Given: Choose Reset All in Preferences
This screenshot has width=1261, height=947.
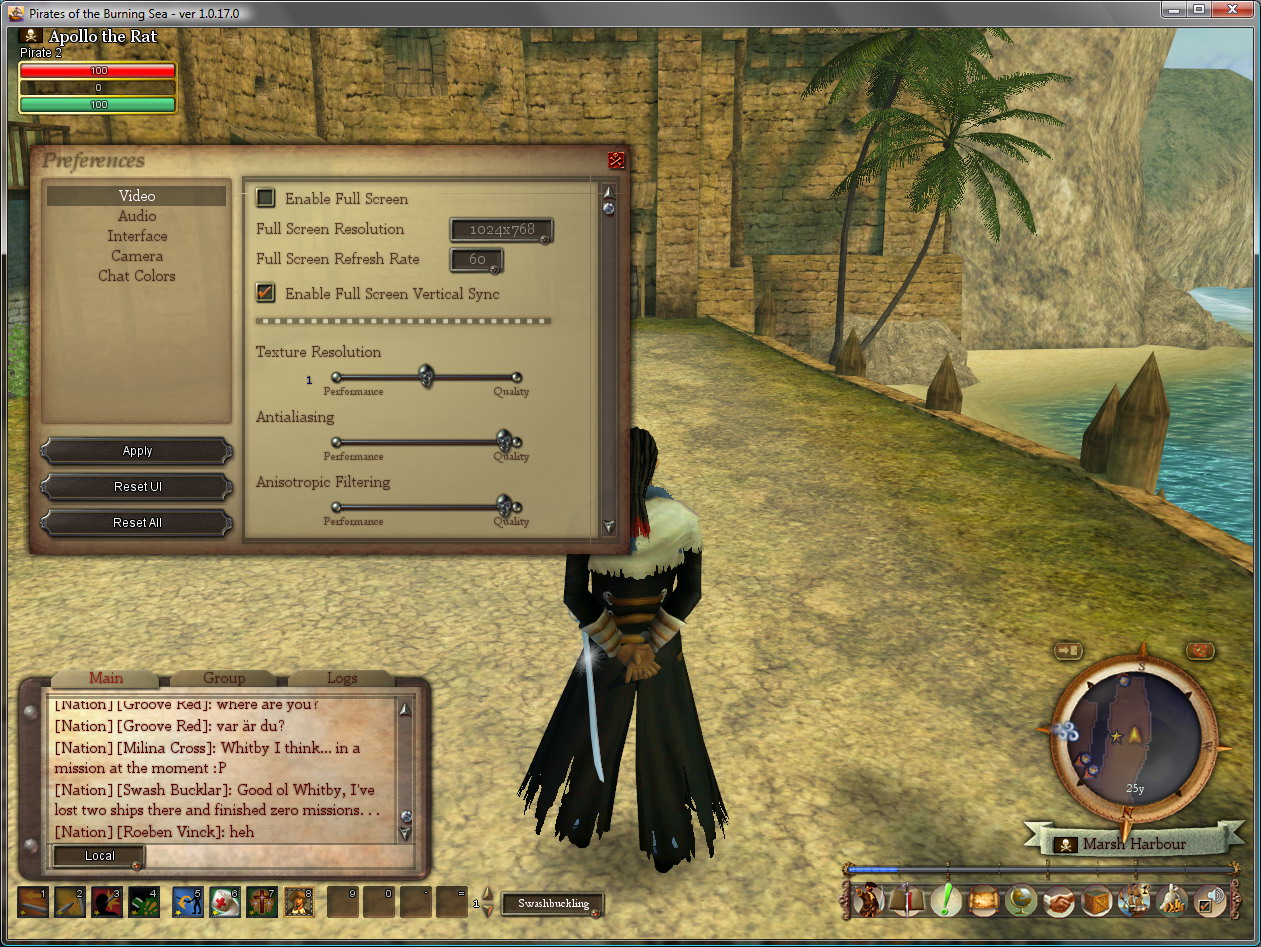Looking at the screenshot, I should point(137,523).
